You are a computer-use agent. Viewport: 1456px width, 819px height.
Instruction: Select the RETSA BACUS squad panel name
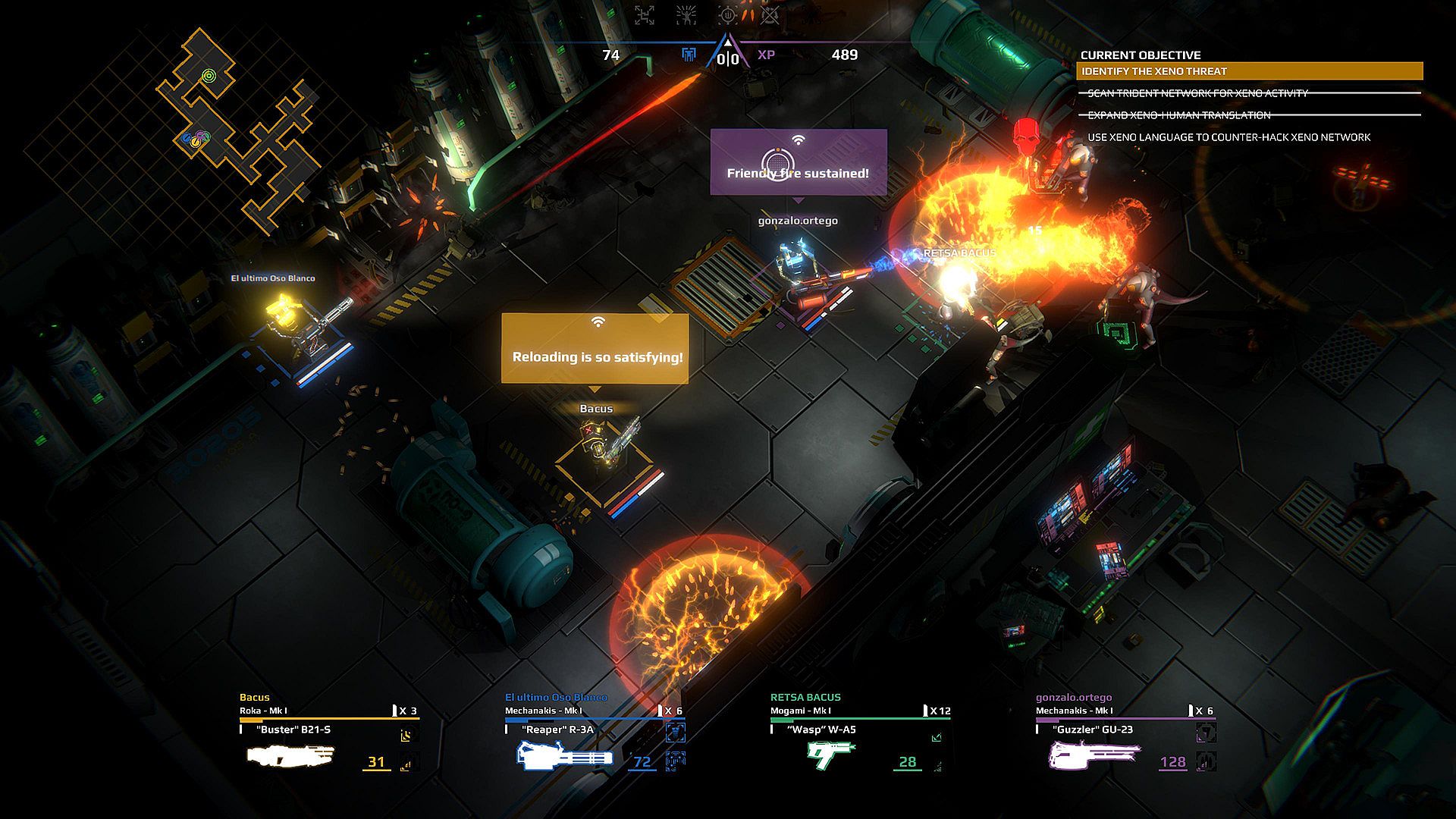click(805, 697)
